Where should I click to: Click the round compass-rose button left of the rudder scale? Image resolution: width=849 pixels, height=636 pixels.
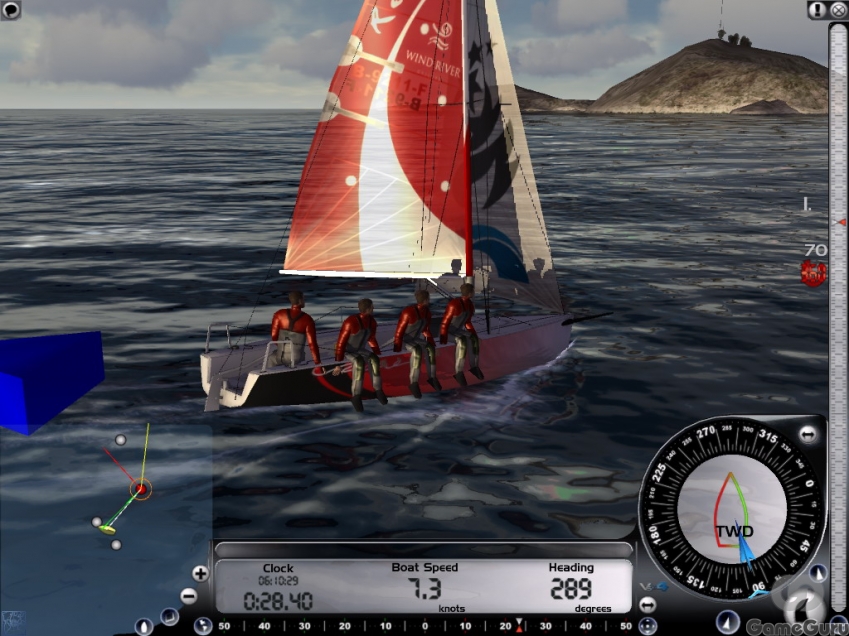pos(202,626)
